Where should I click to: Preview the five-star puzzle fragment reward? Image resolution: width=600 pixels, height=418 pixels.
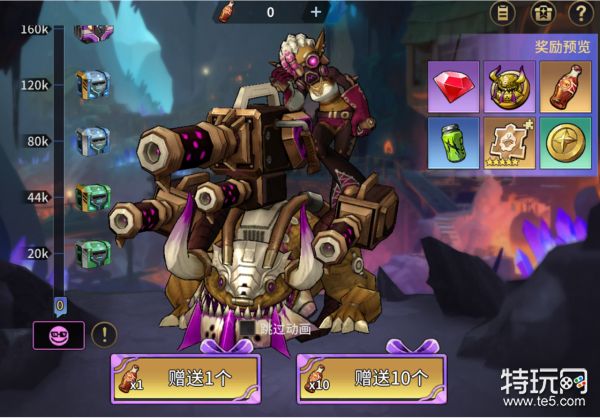510,143
